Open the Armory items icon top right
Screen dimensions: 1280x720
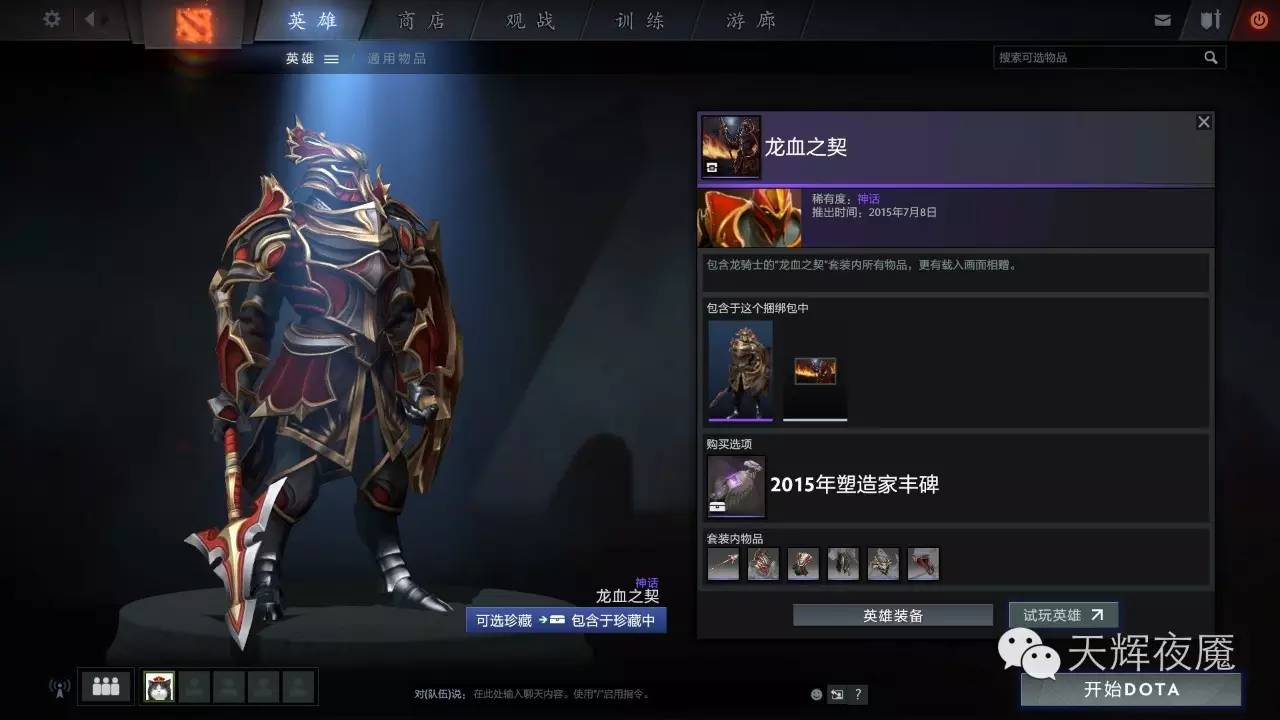(1211, 18)
